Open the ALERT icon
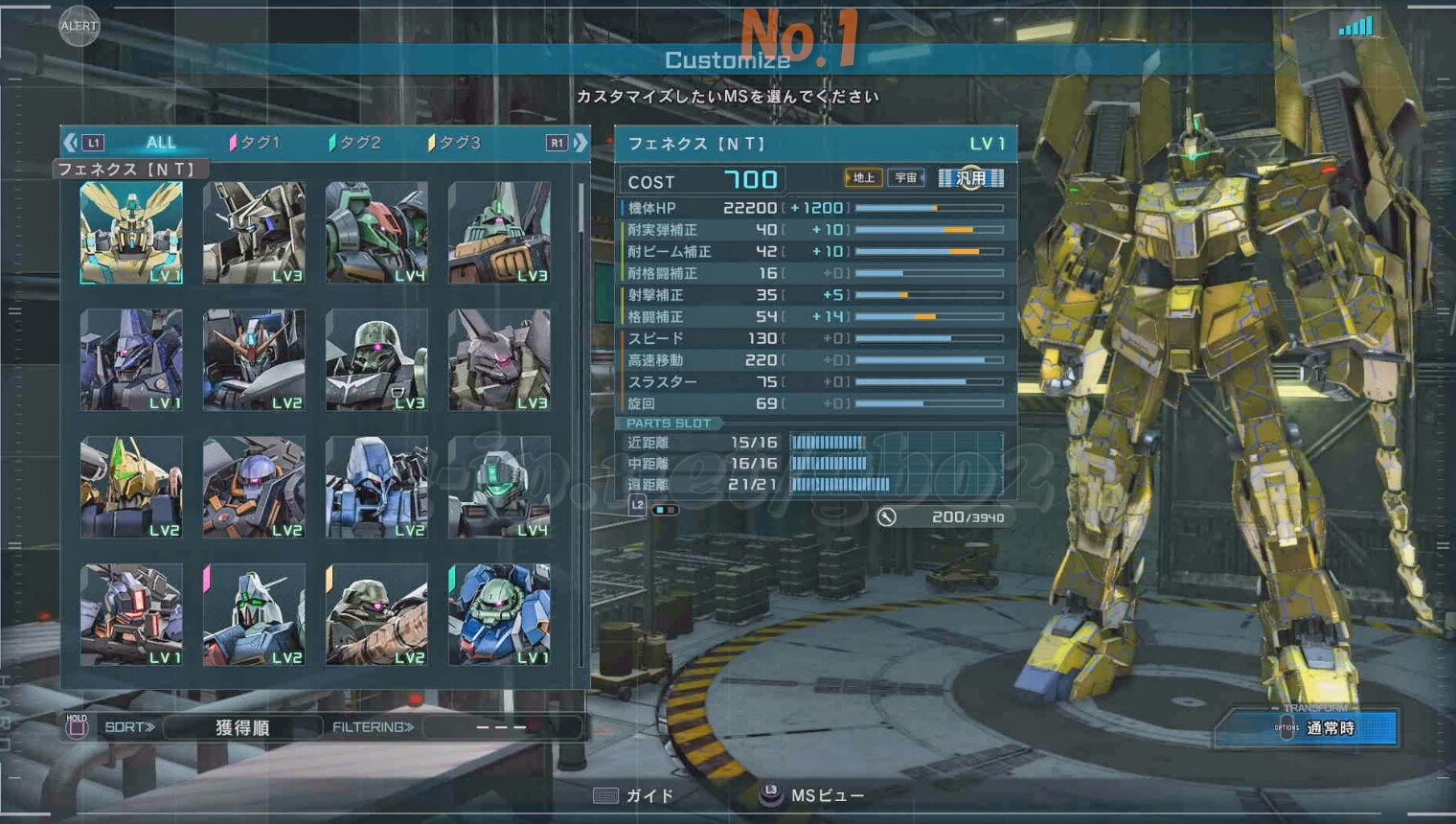Screen dimensions: 1456x824 [x=79, y=26]
